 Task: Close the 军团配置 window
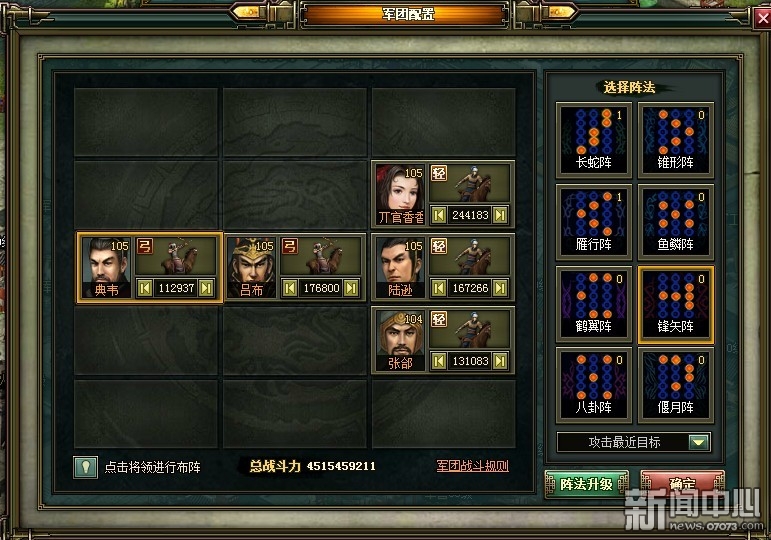click(x=760, y=16)
